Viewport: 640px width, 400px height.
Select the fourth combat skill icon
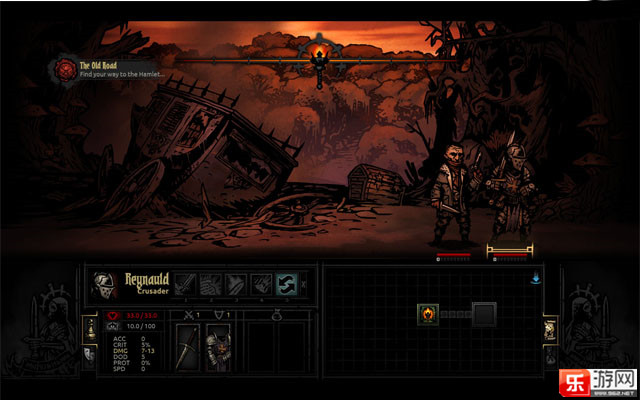(260, 284)
